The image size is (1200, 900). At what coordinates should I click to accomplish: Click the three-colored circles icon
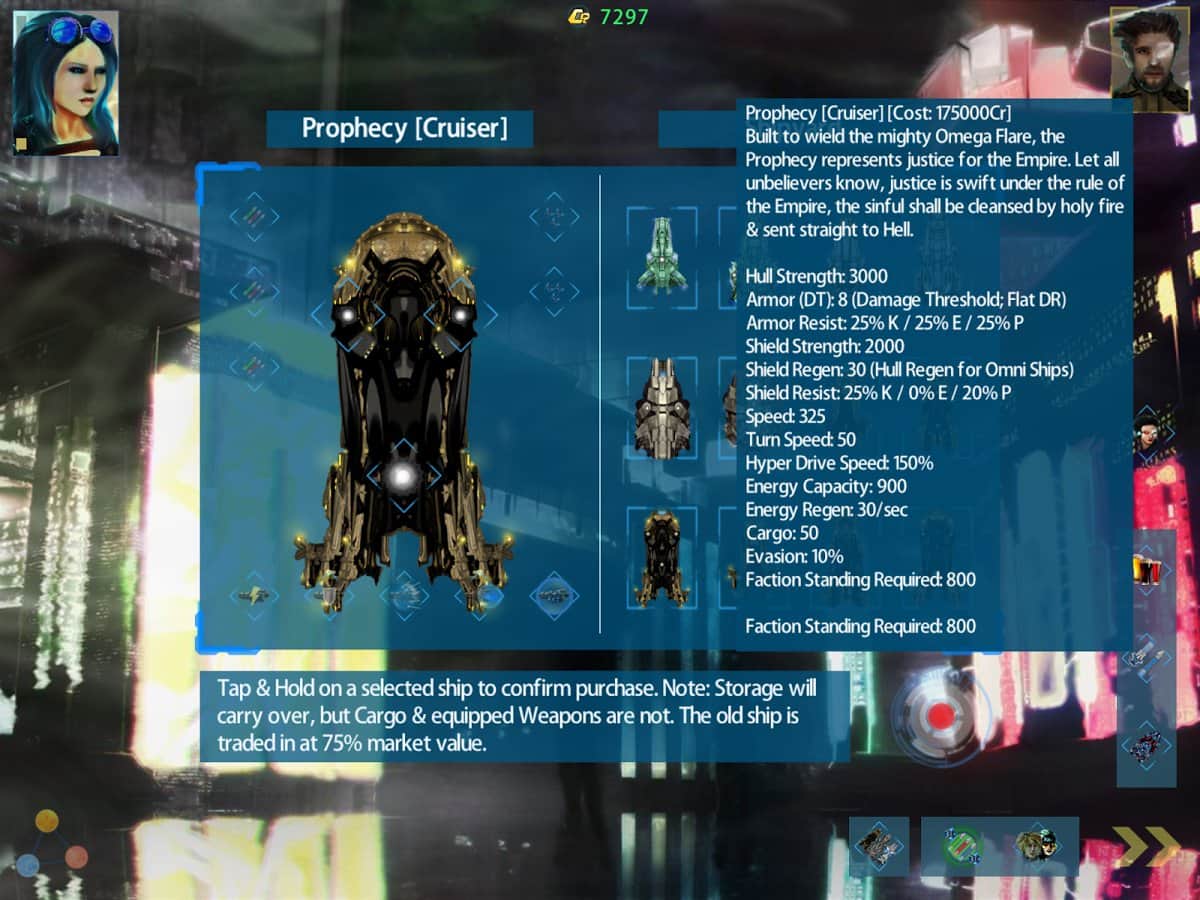(51, 845)
